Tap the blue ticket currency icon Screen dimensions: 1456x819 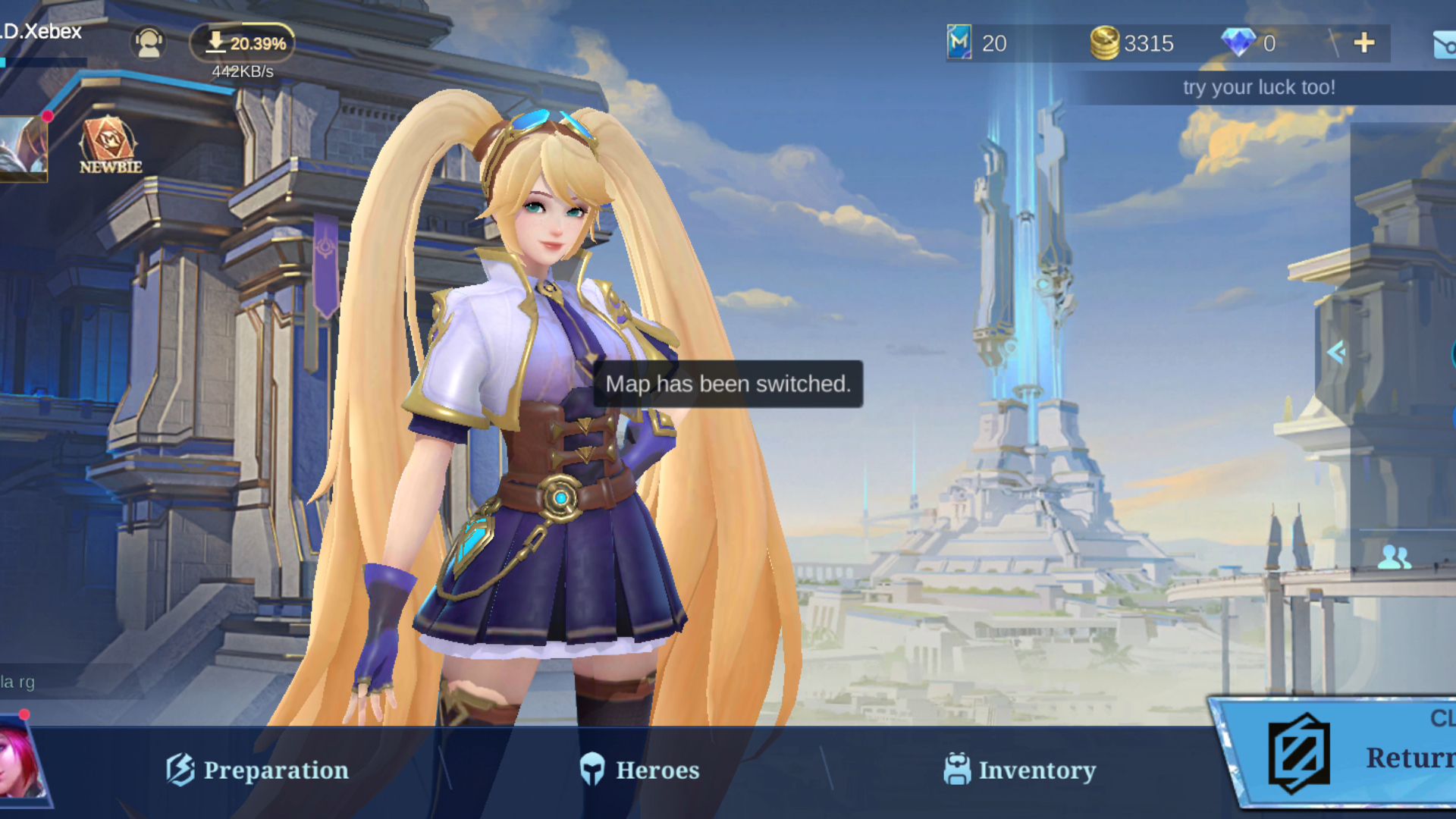[x=959, y=42]
